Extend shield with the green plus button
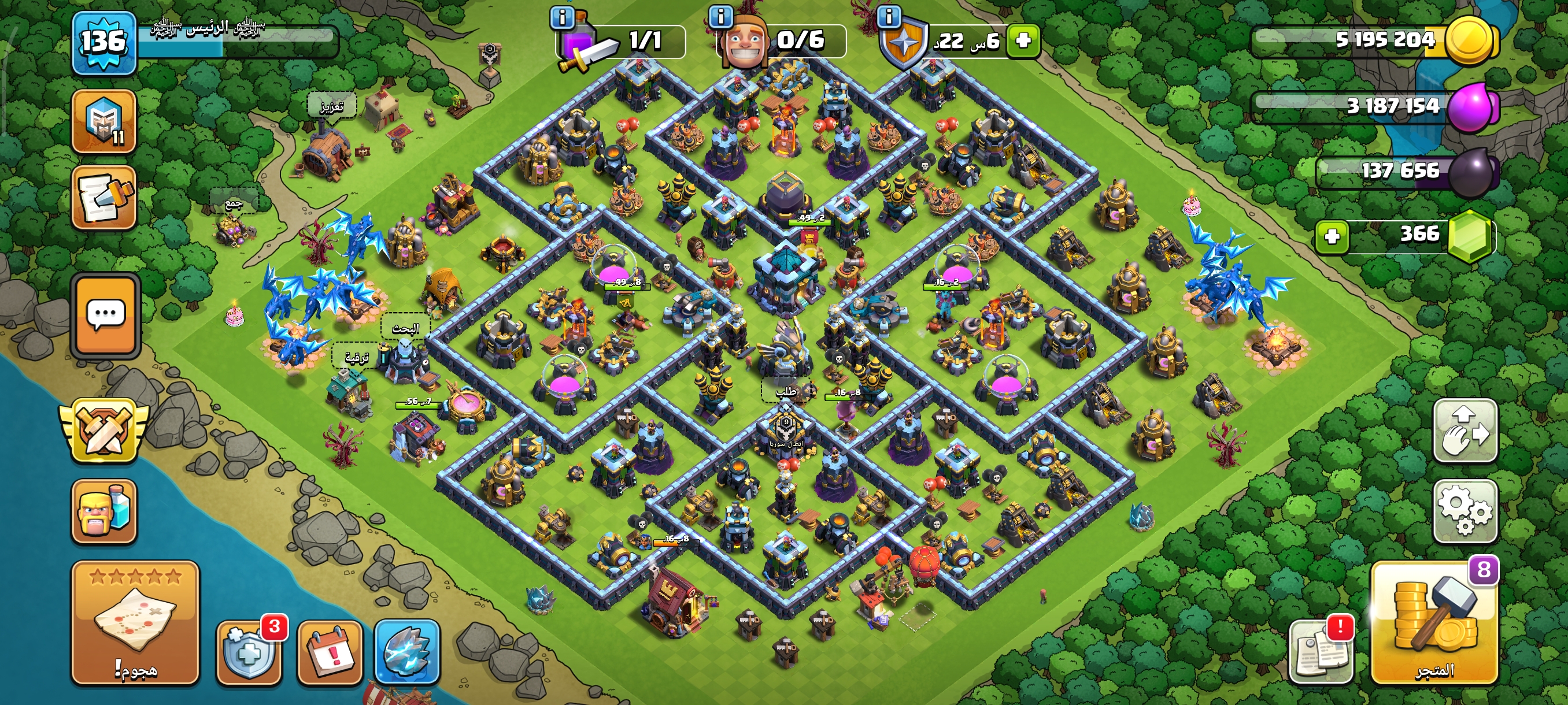The image size is (1568, 705). (1023, 41)
